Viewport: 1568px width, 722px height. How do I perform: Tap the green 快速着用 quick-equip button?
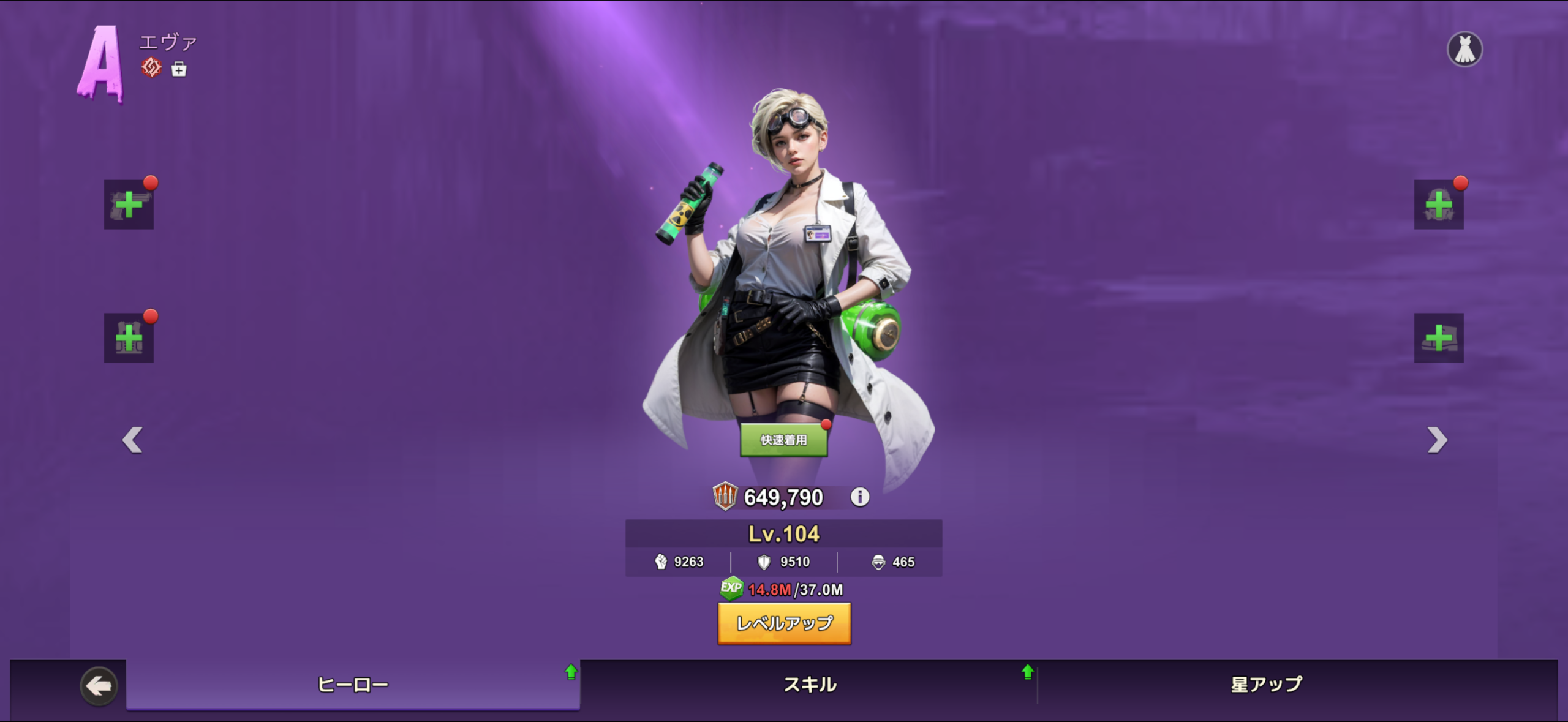point(783,440)
